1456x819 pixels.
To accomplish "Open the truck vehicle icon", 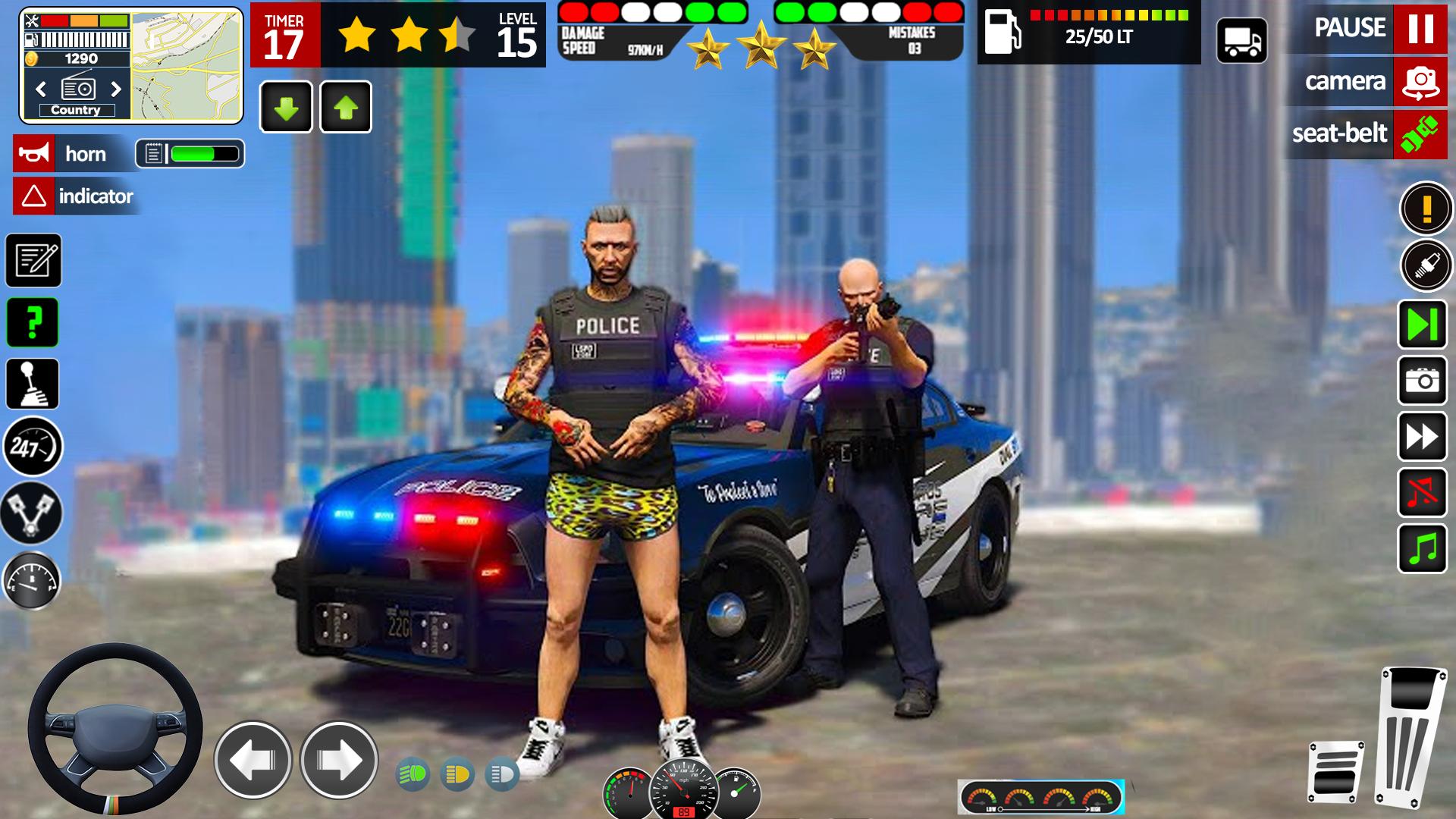I will click(x=1241, y=40).
